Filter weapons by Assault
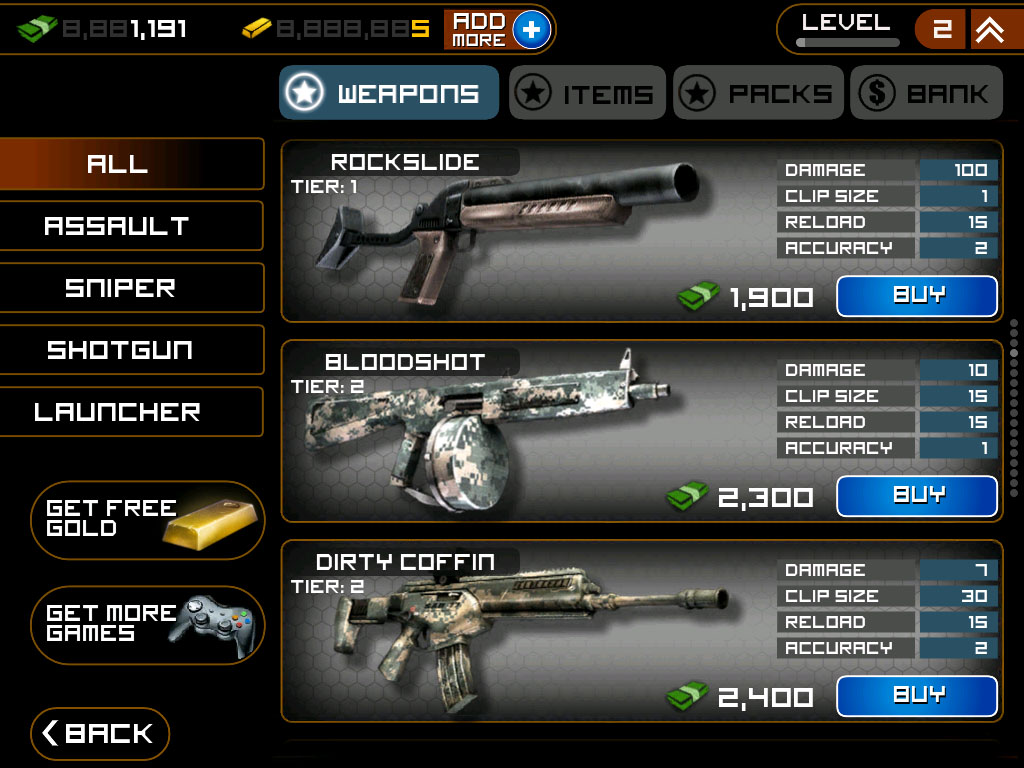 pos(118,226)
